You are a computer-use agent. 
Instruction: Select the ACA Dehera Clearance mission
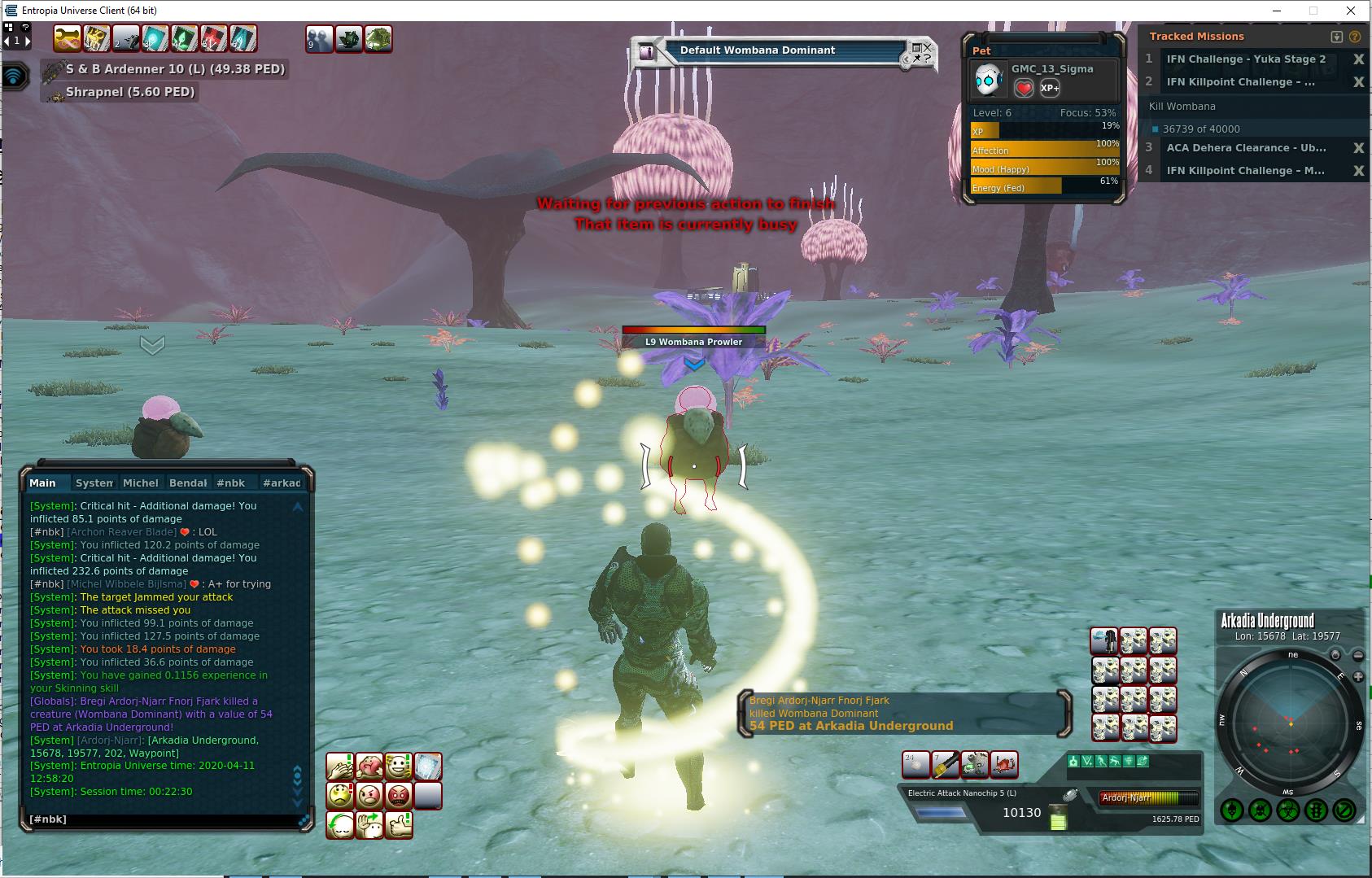[x=1246, y=148]
